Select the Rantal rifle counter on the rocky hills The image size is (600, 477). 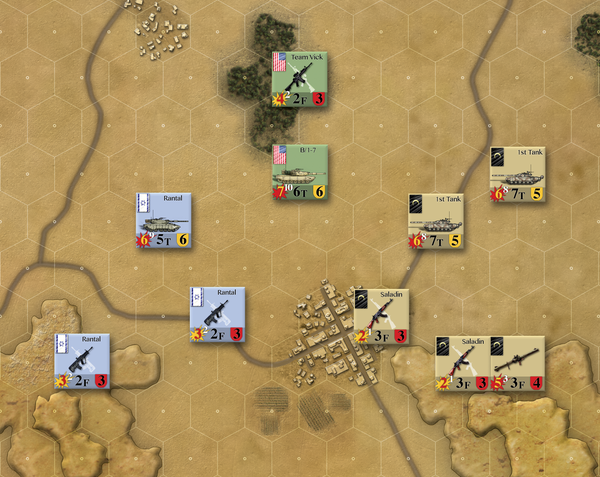point(82,361)
